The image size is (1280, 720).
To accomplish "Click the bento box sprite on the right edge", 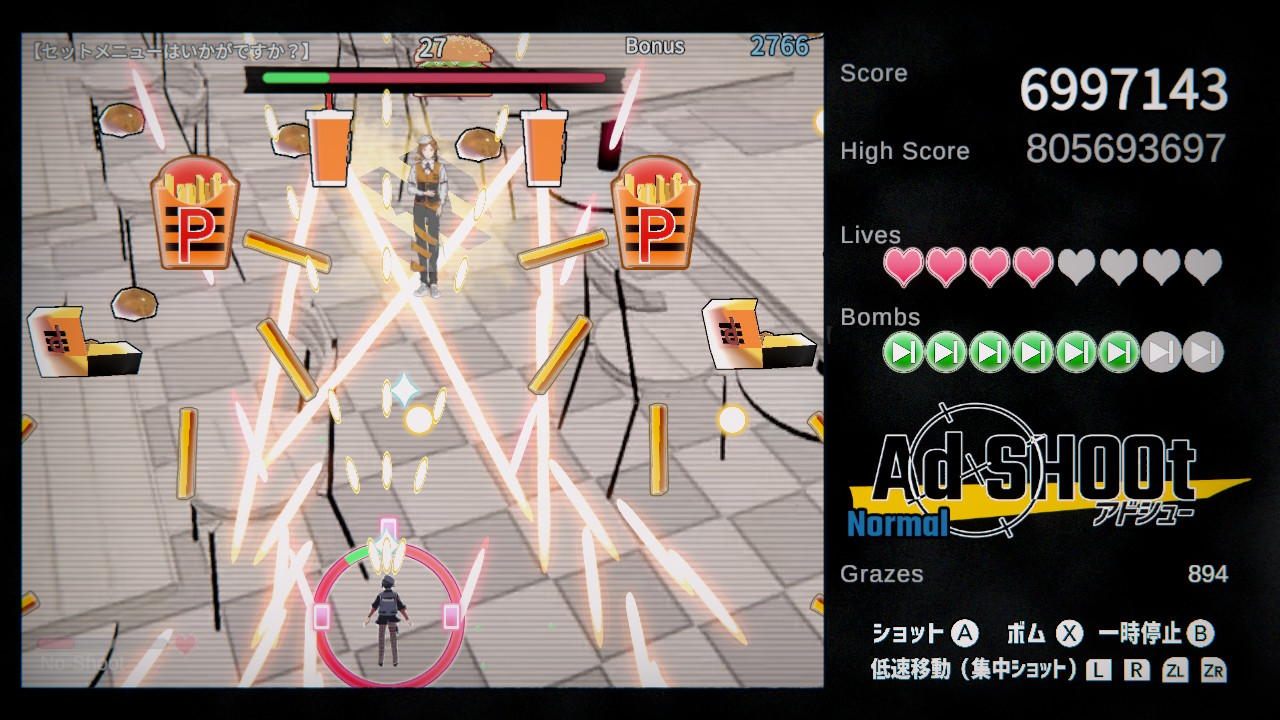I will 758,335.
